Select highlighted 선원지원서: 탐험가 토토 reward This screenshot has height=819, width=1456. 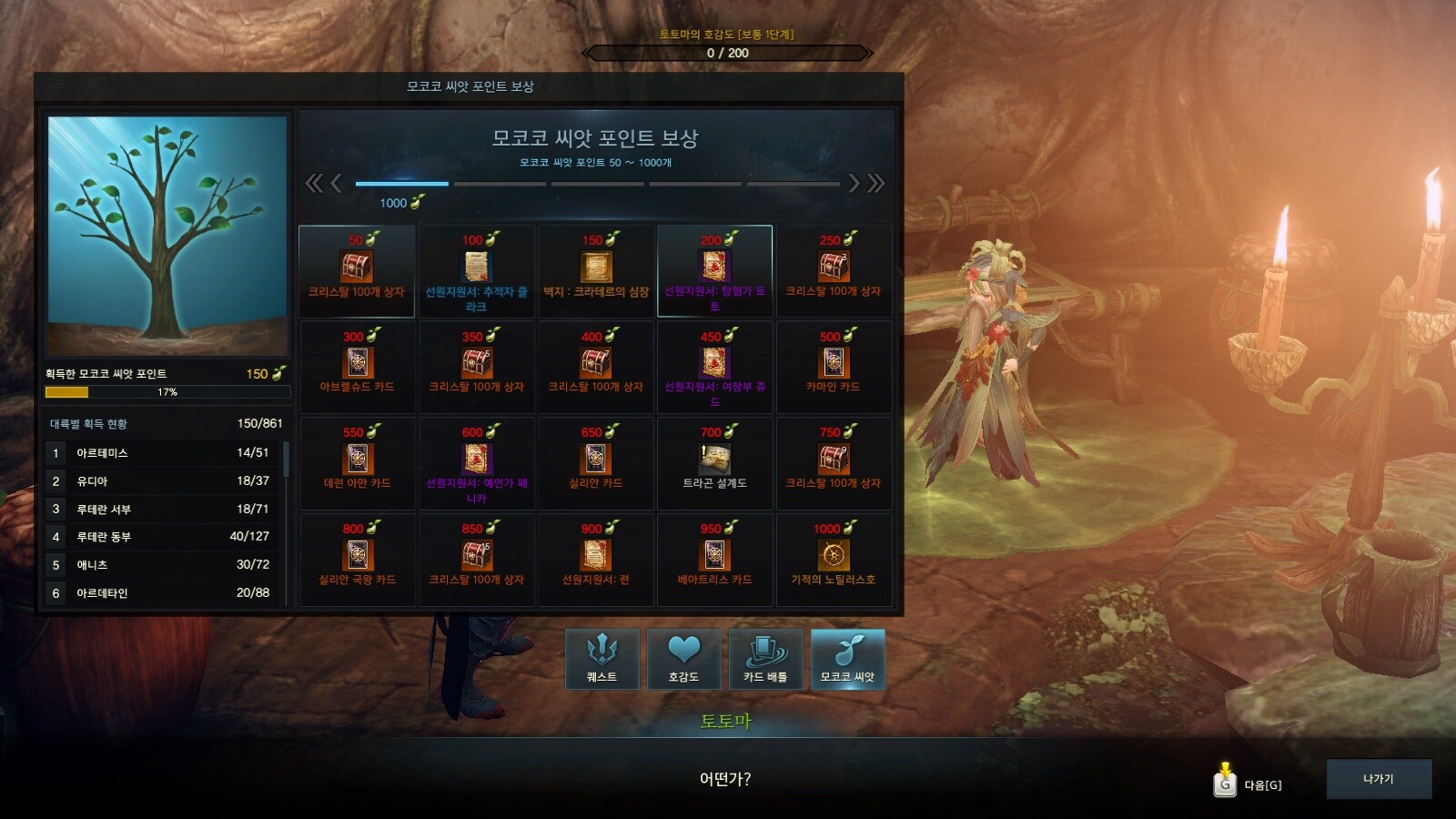715,270
